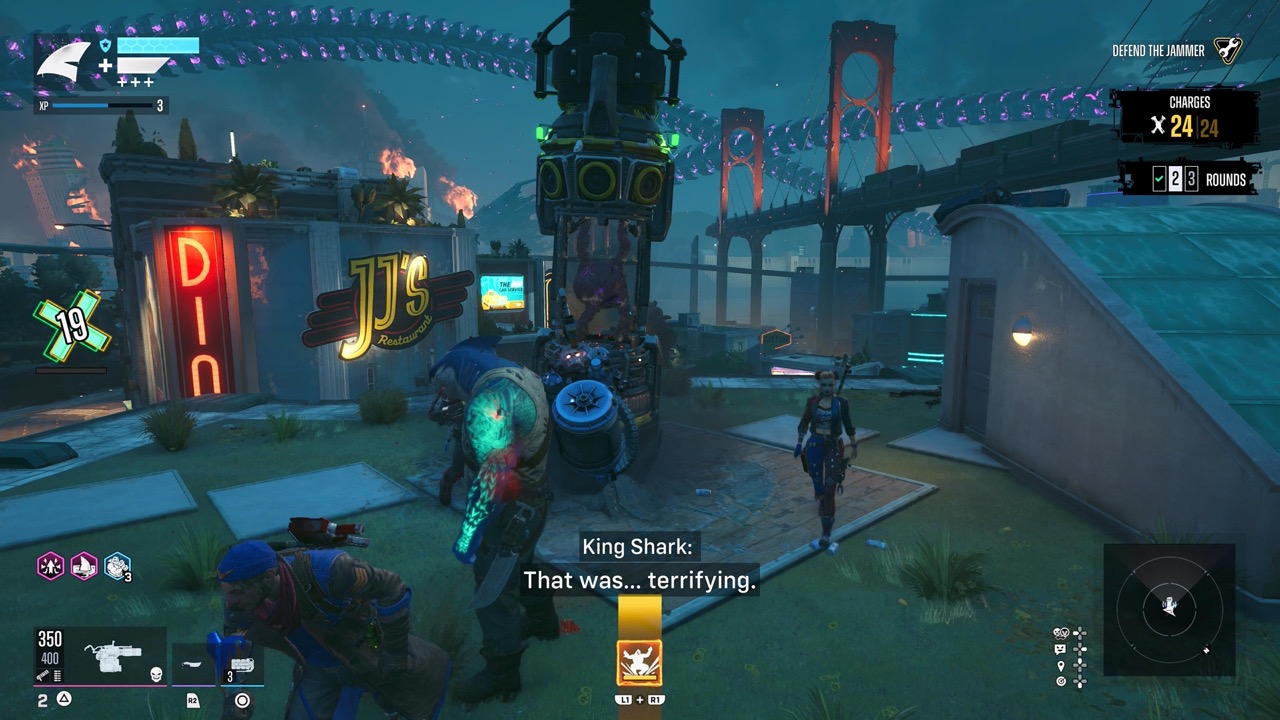This screenshot has width=1280, height=720.
Task: Click the pink speed boost buff hexagon
Action: [x=51, y=566]
